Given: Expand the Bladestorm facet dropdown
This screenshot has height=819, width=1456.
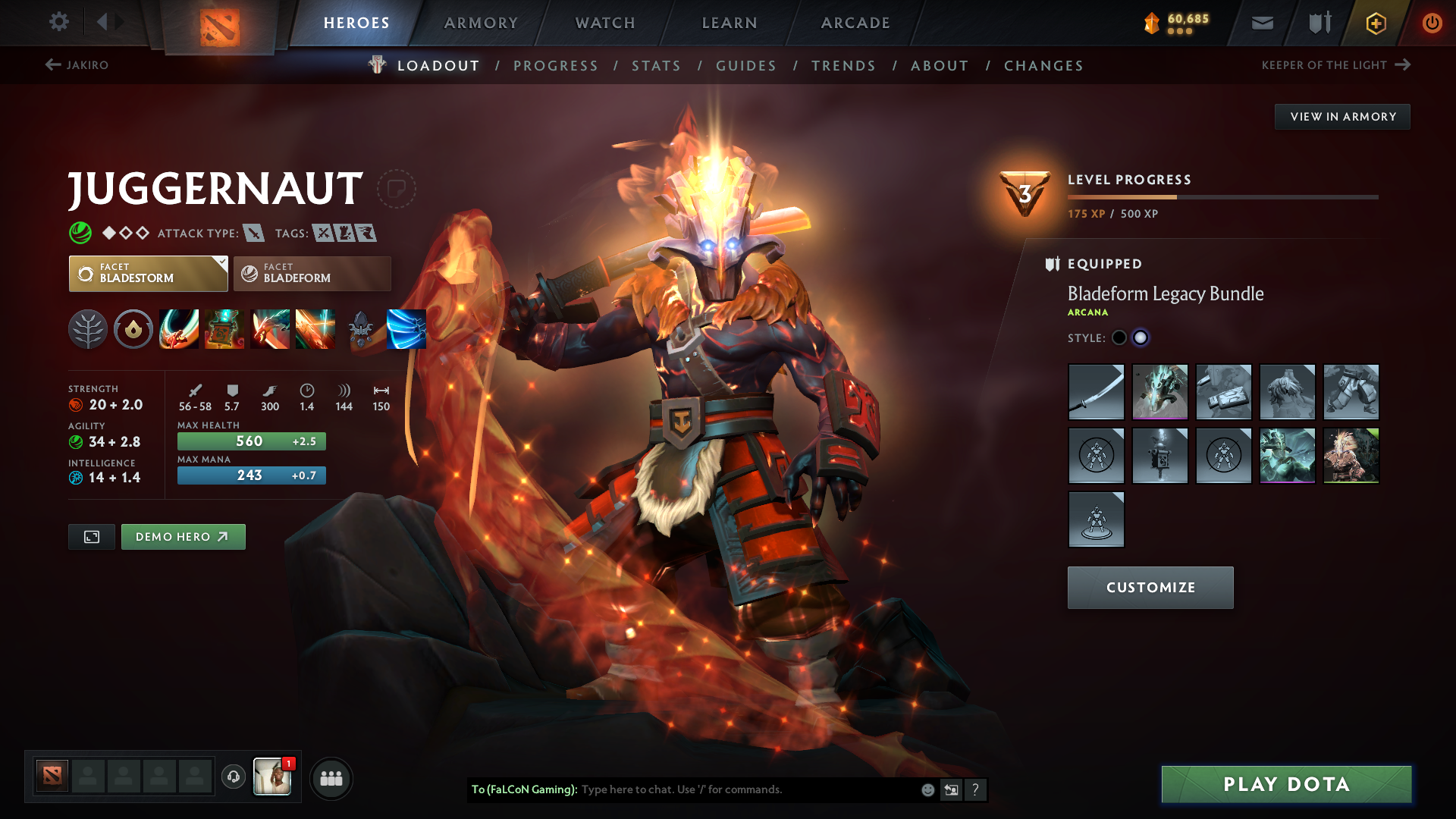Looking at the screenshot, I should (x=221, y=262).
